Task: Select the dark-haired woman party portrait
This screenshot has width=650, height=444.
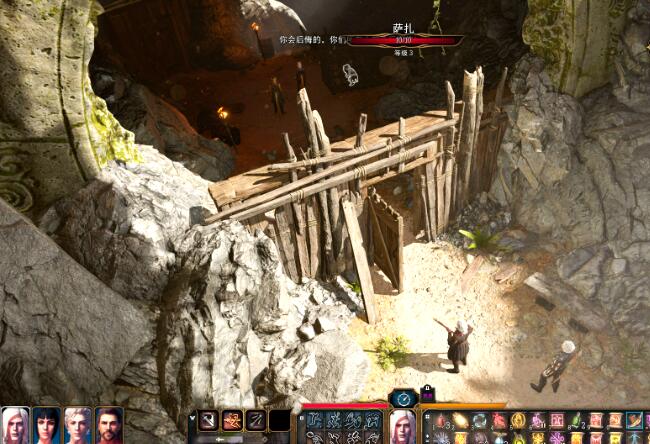Action: 46,425
